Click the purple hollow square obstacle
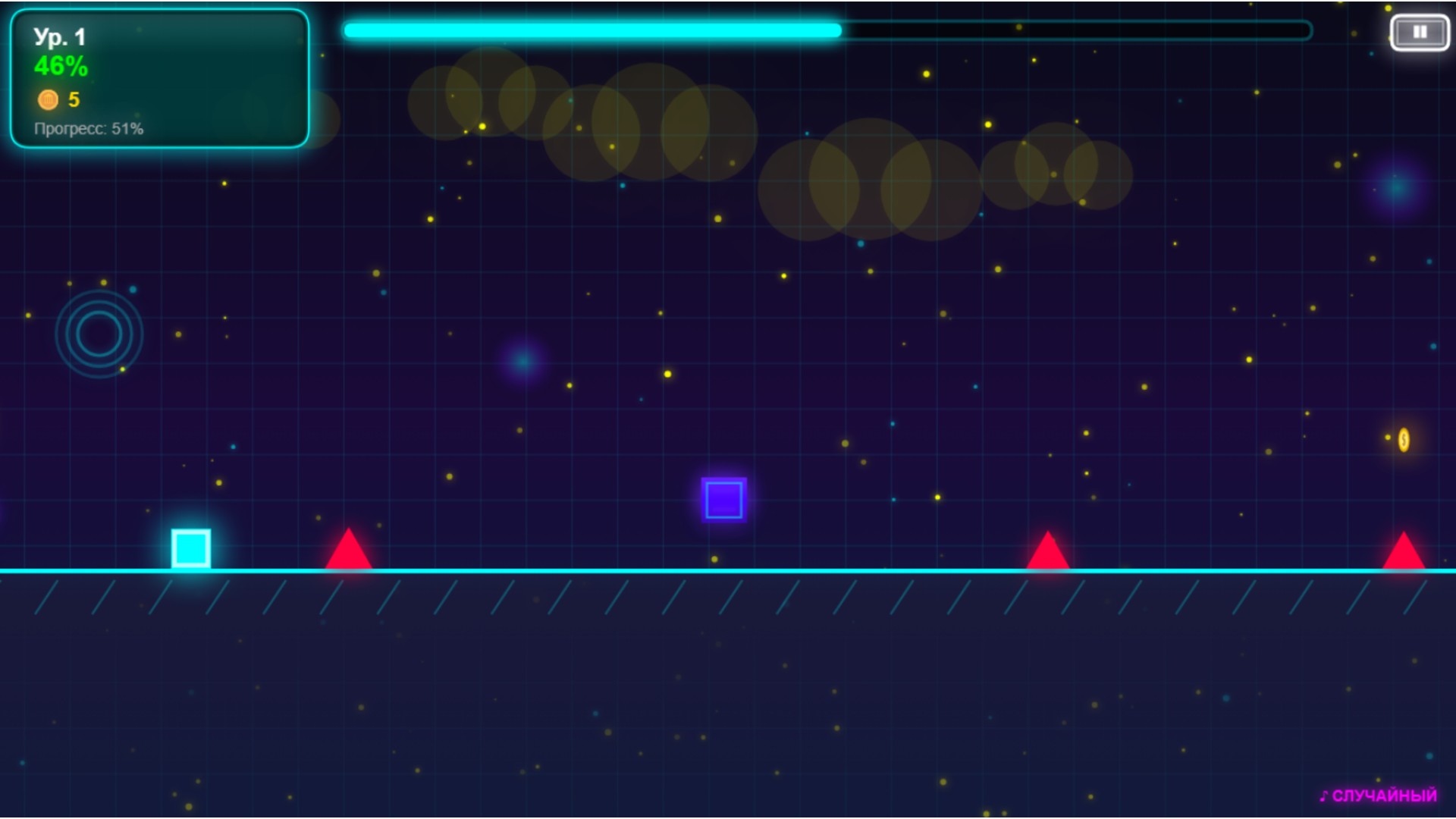The image size is (1456, 819). pos(725,499)
